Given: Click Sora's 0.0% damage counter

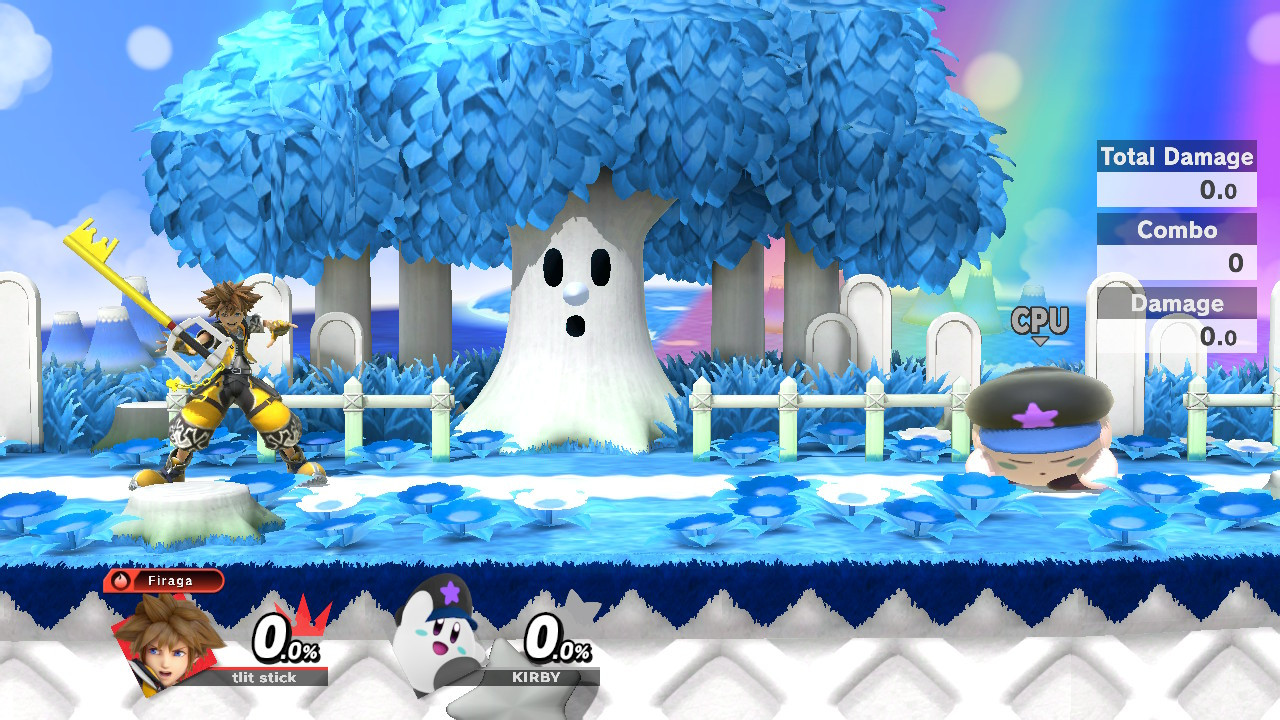Looking at the screenshot, I should tap(283, 644).
